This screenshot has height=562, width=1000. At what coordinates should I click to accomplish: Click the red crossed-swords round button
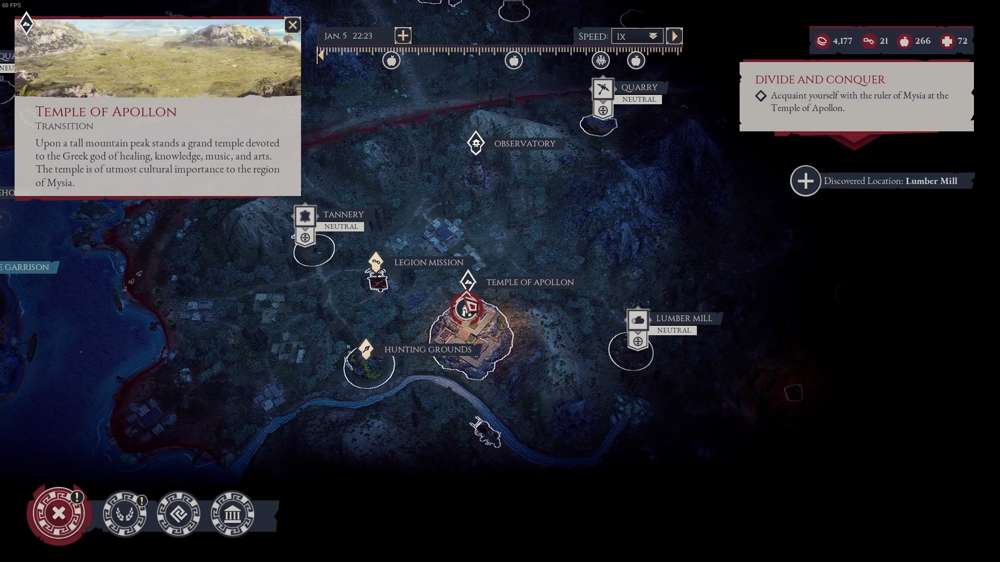click(59, 513)
